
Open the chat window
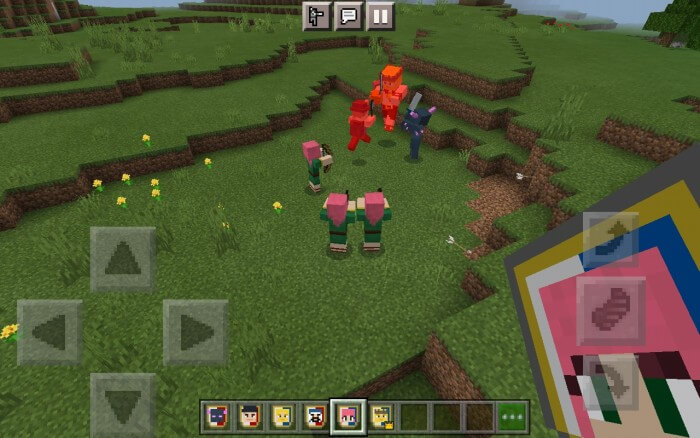(x=348, y=16)
